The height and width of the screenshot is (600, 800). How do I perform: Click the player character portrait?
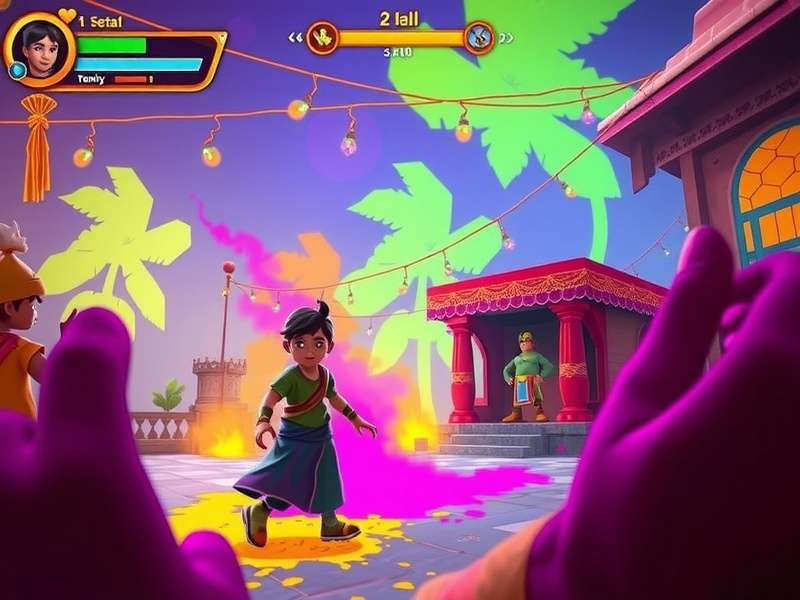click(41, 46)
